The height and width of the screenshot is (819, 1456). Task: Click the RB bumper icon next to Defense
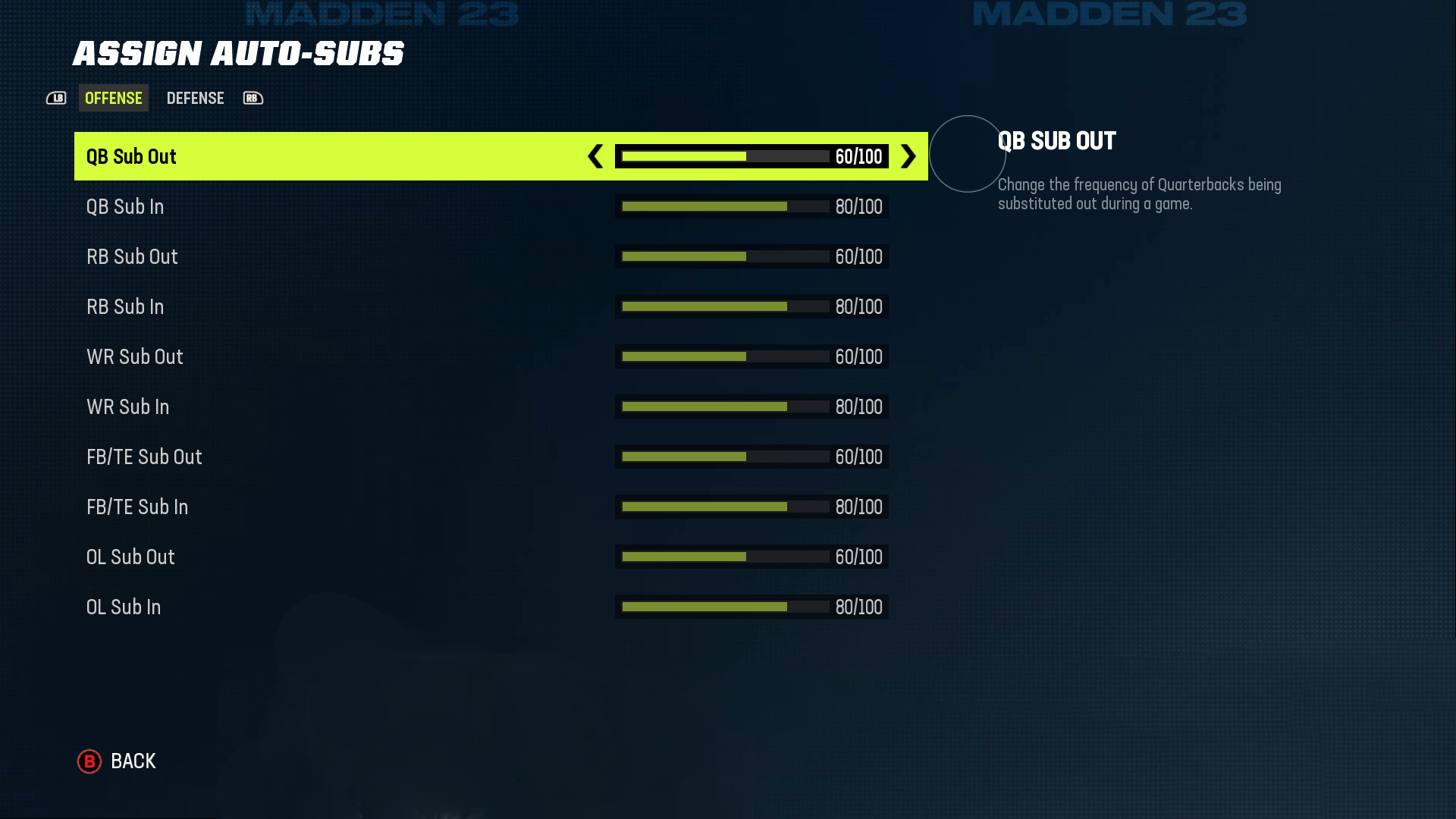click(x=253, y=98)
